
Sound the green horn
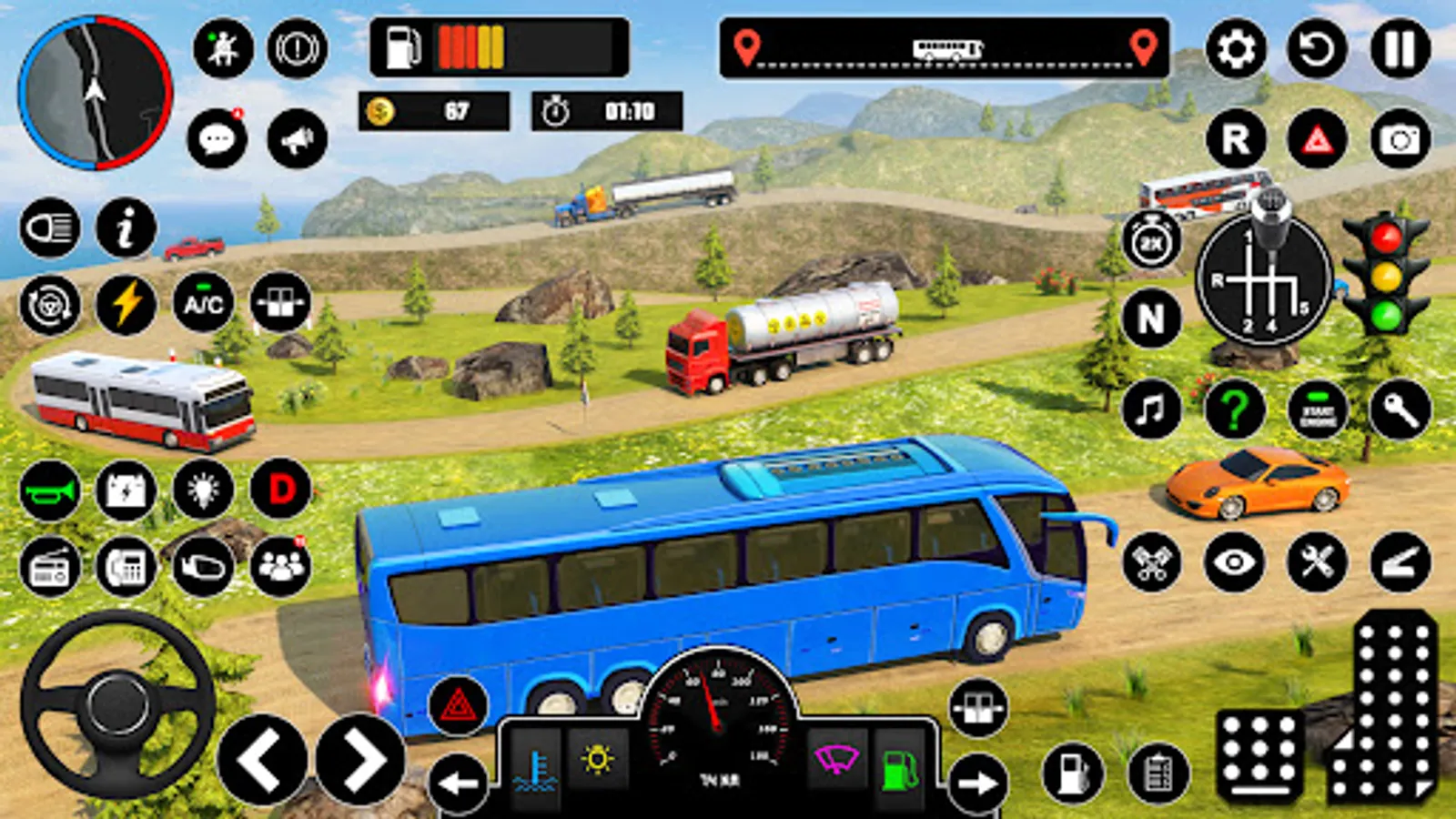[50, 491]
